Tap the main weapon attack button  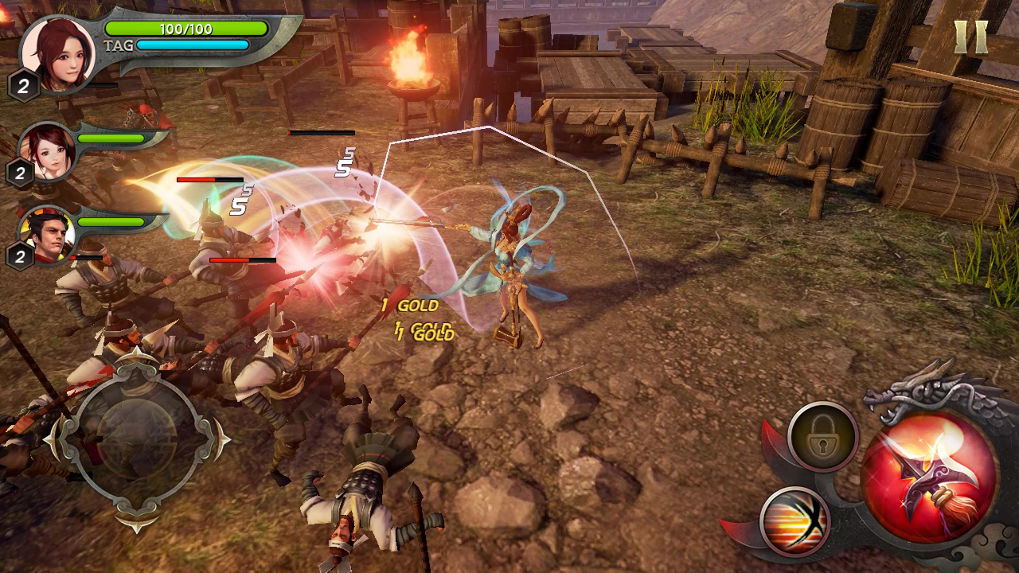(929, 476)
